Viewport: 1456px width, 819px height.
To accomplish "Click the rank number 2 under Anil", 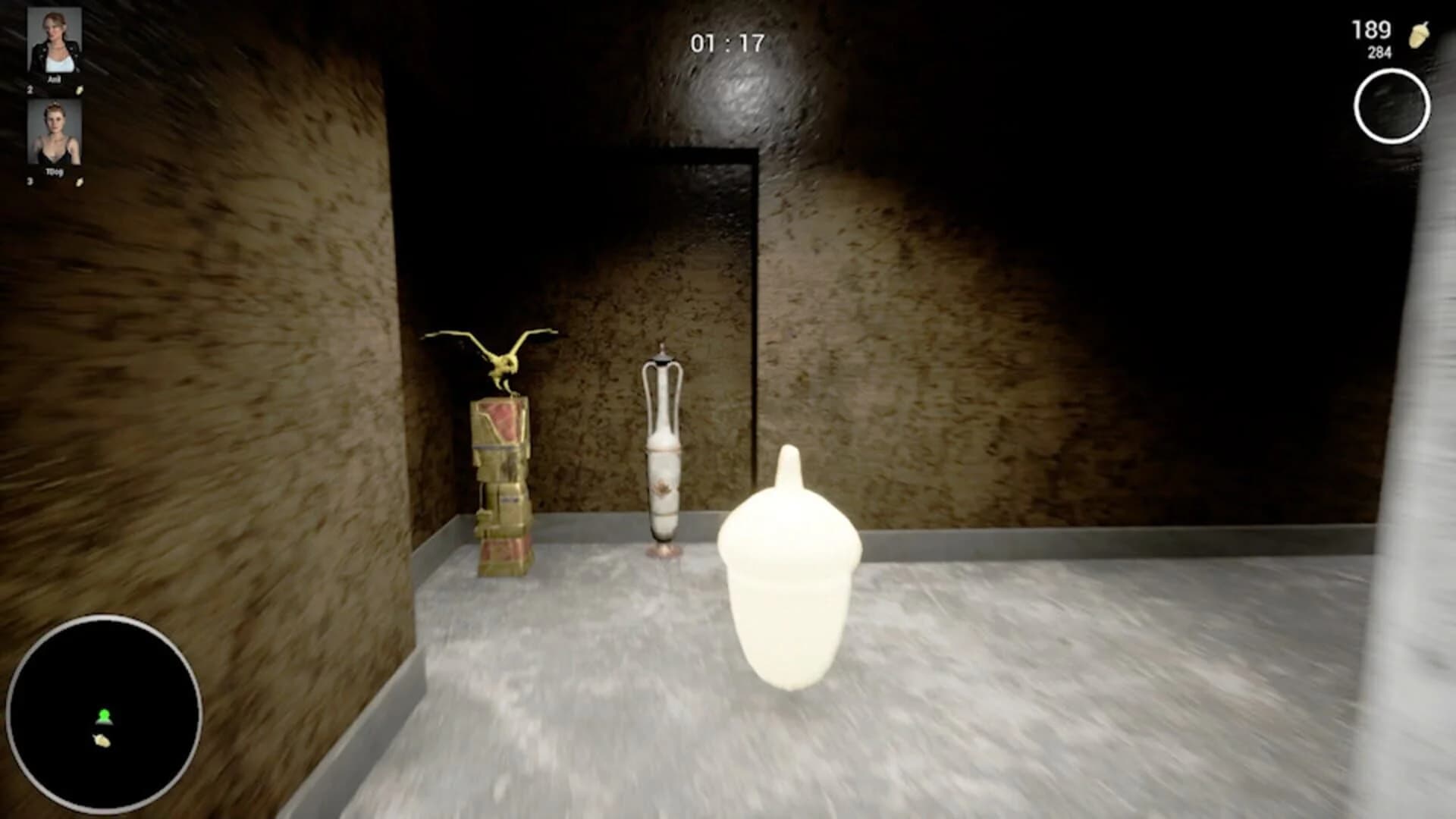I will click(x=30, y=89).
